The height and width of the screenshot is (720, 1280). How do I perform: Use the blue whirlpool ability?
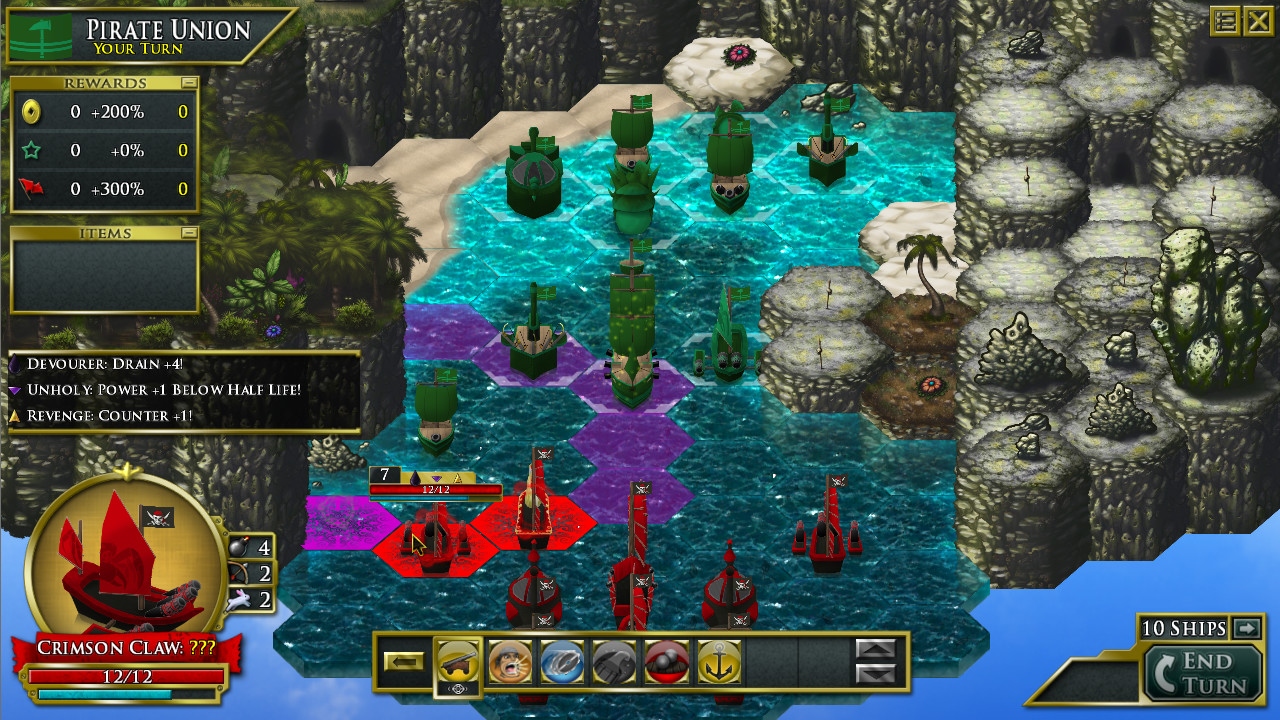click(x=563, y=662)
